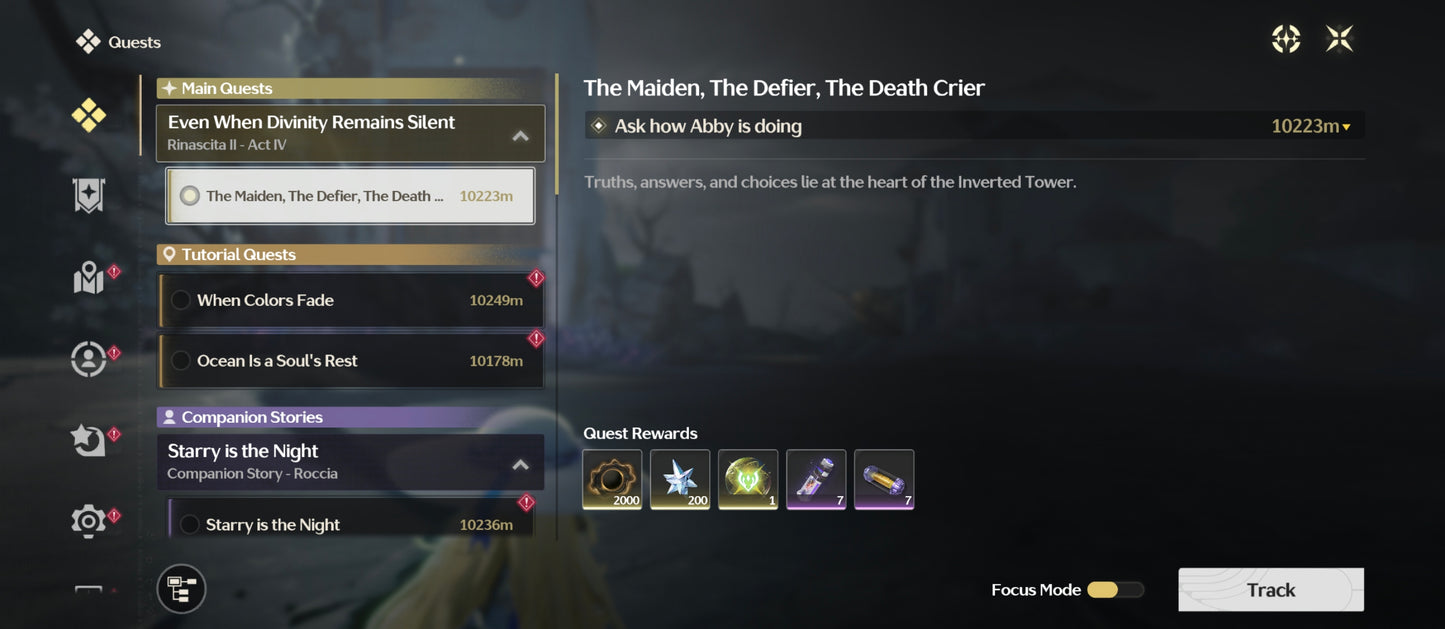This screenshot has width=1445, height=629.
Task: Choose the Starry is the Night quest entry
Action: coord(350,524)
